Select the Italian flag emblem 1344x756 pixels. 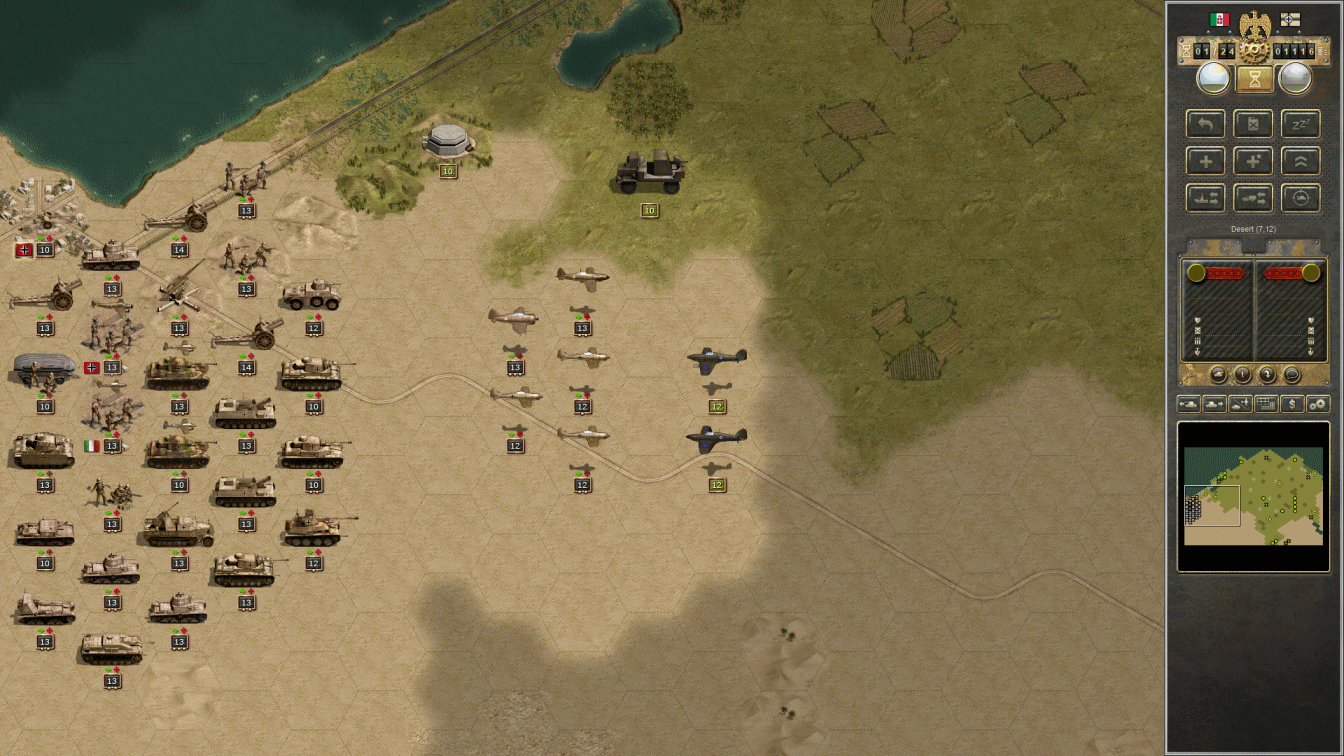[x=1220, y=19]
